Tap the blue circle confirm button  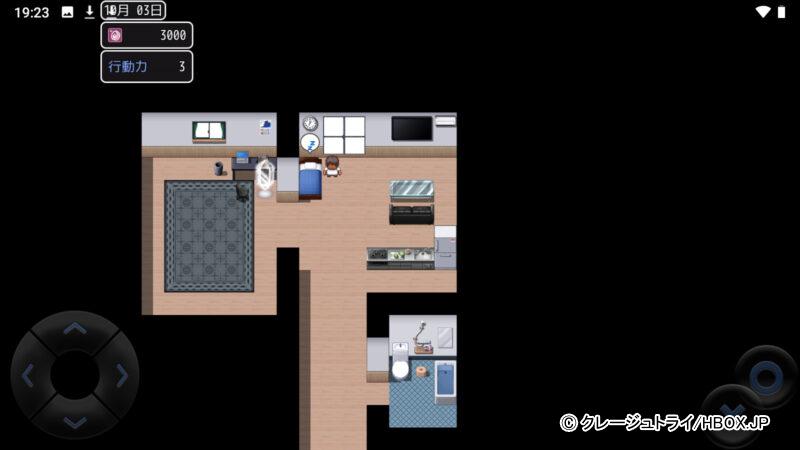tap(766, 376)
